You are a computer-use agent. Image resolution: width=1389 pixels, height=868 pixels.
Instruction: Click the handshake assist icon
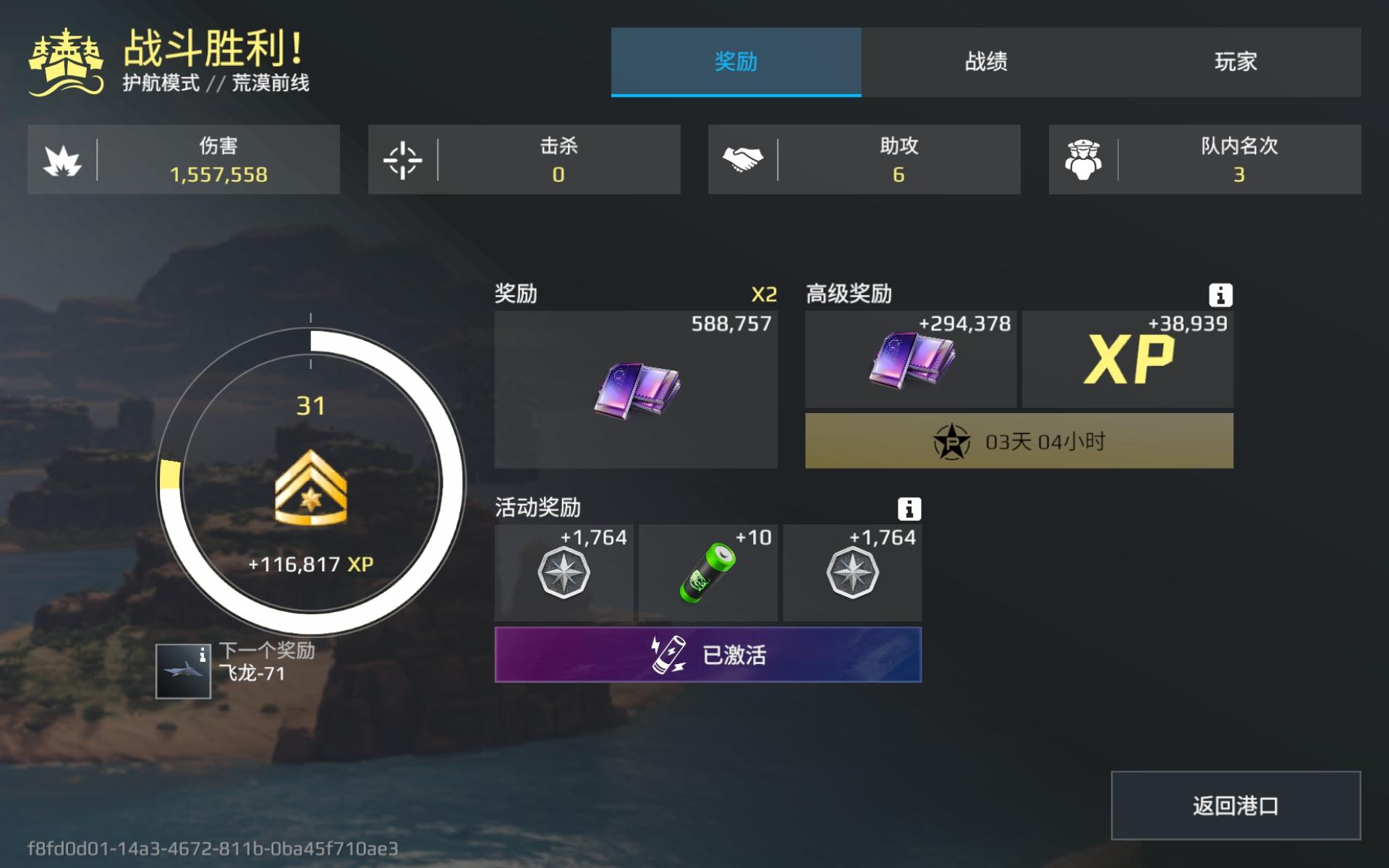click(745, 159)
